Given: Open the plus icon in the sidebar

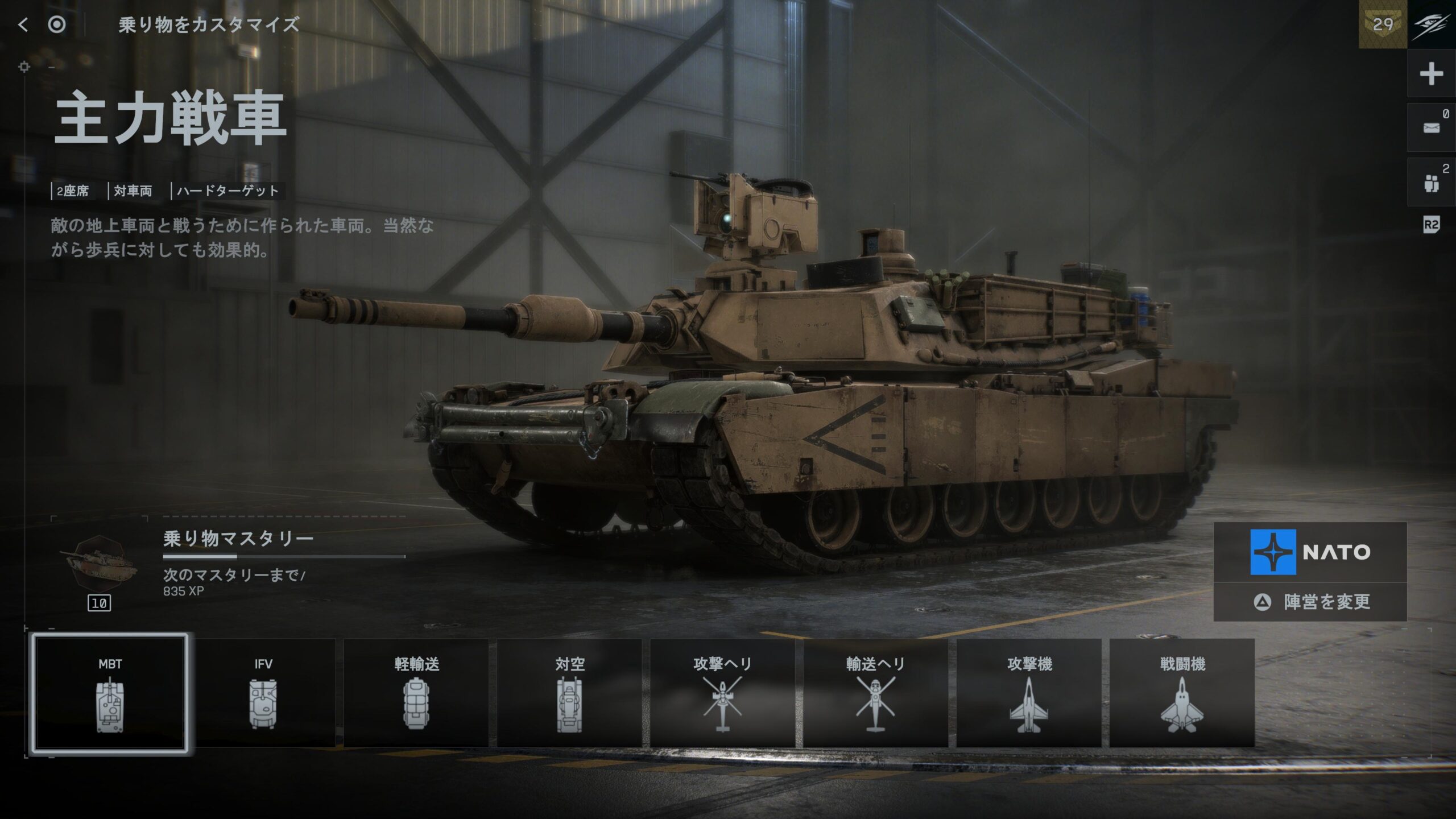Looking at the screenshot, I should tap(1431, 74).
